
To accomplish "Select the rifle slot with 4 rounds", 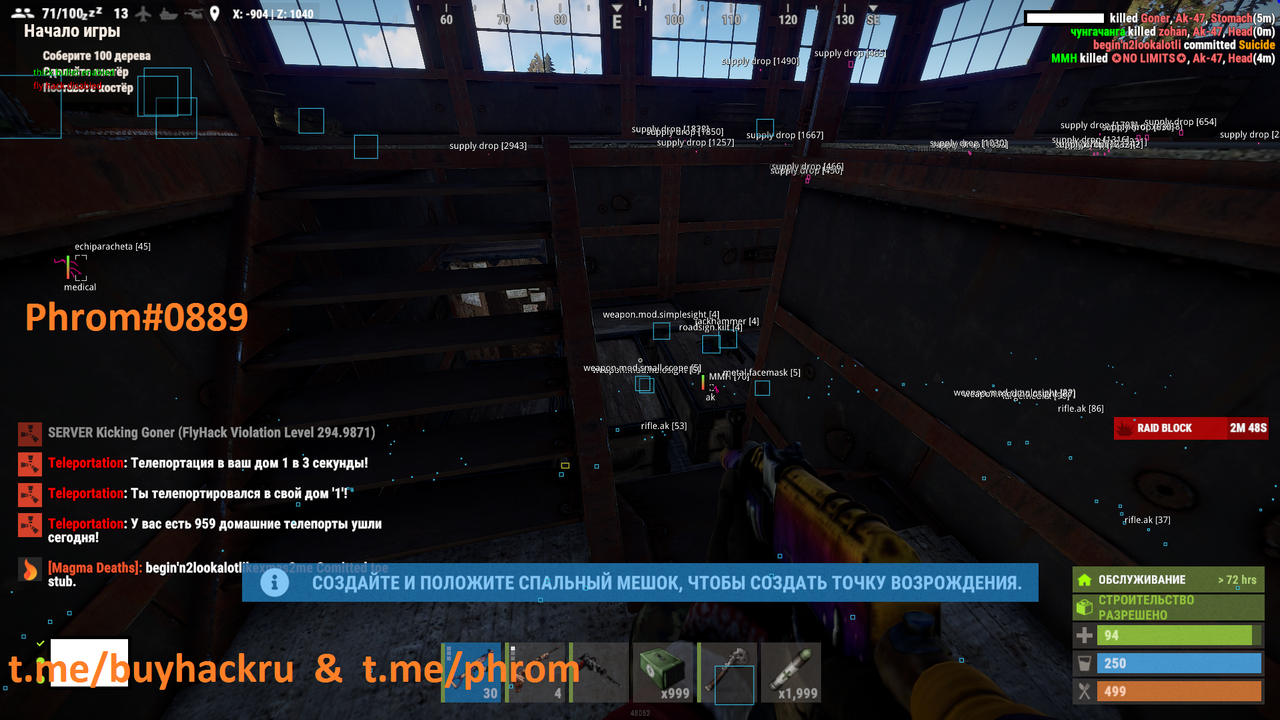I will click(535, 673).
